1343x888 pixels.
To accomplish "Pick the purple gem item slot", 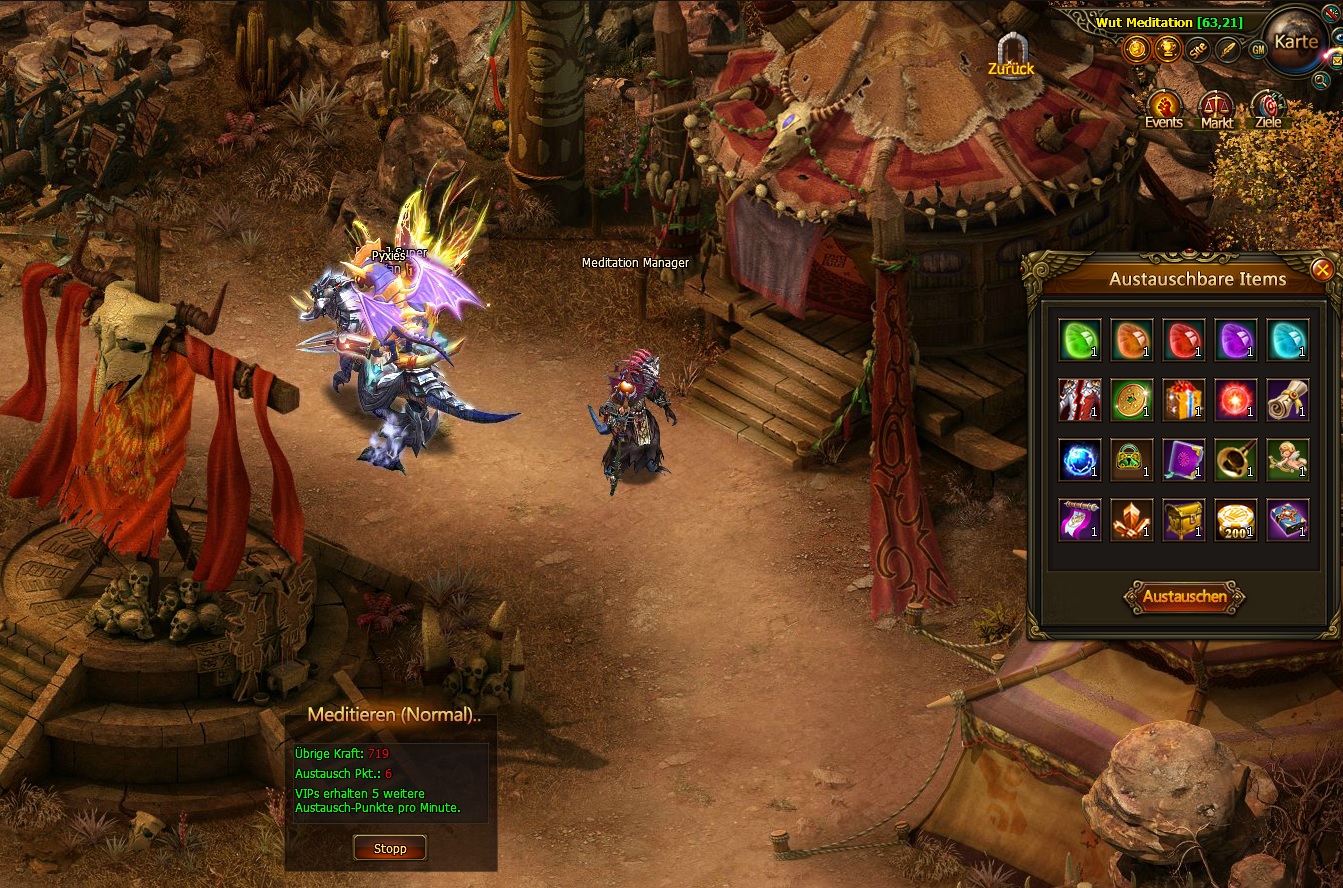I will 1236,340.
